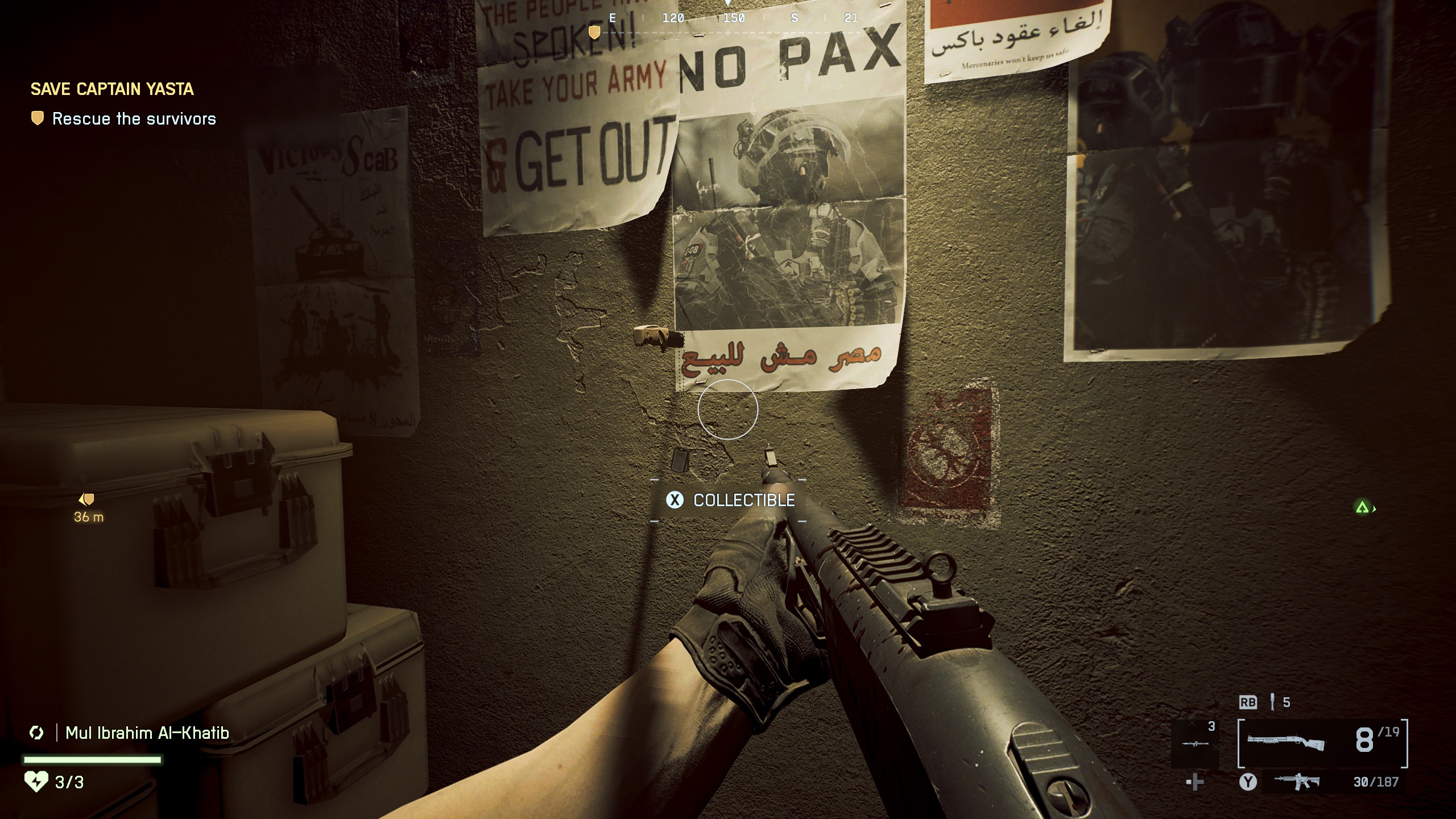Click the RB button prompt label
The height and width of the screenshot is (819, 1456).
1247,703
